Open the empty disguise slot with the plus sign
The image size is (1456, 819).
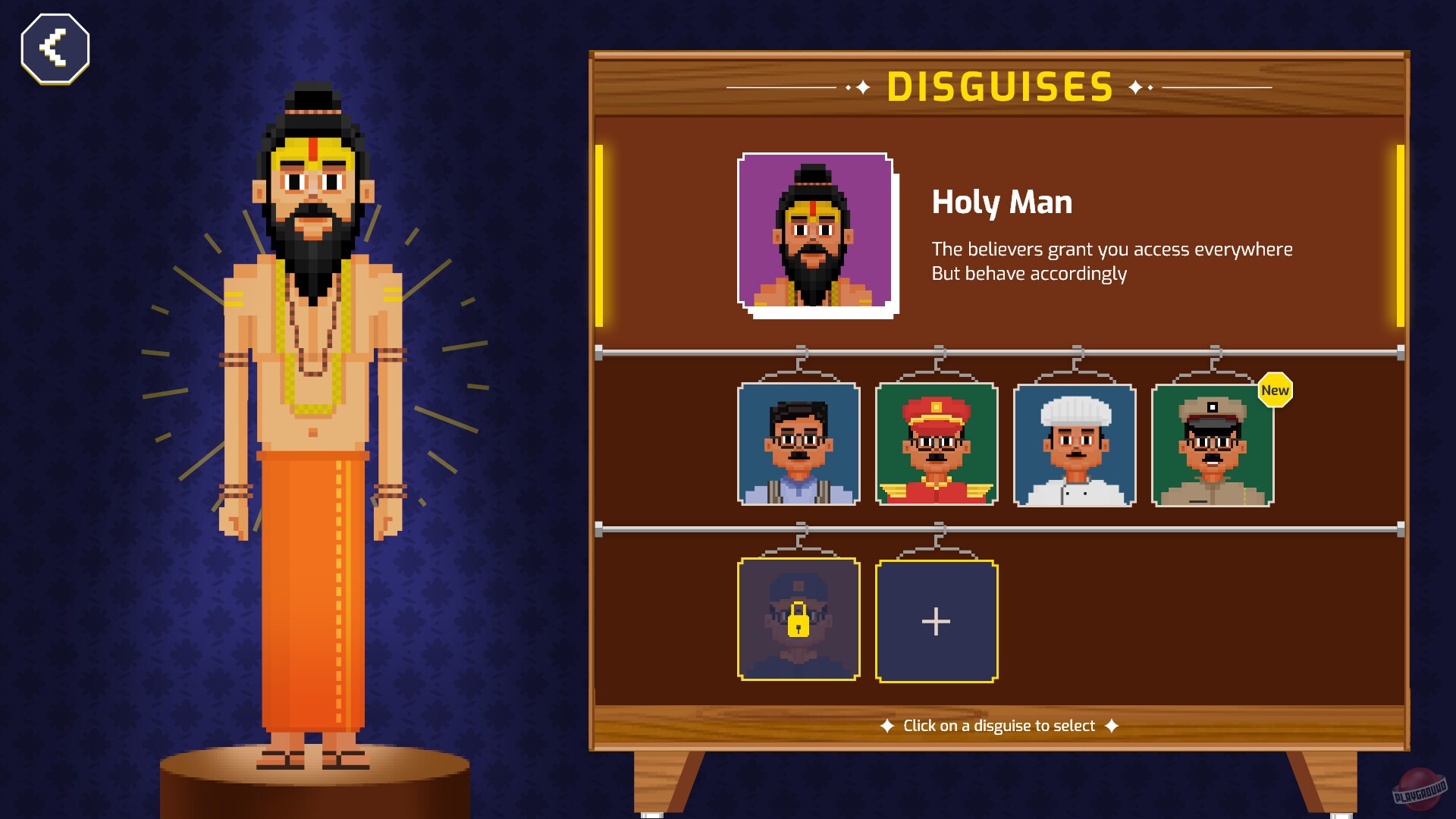(x=937, y=620)
